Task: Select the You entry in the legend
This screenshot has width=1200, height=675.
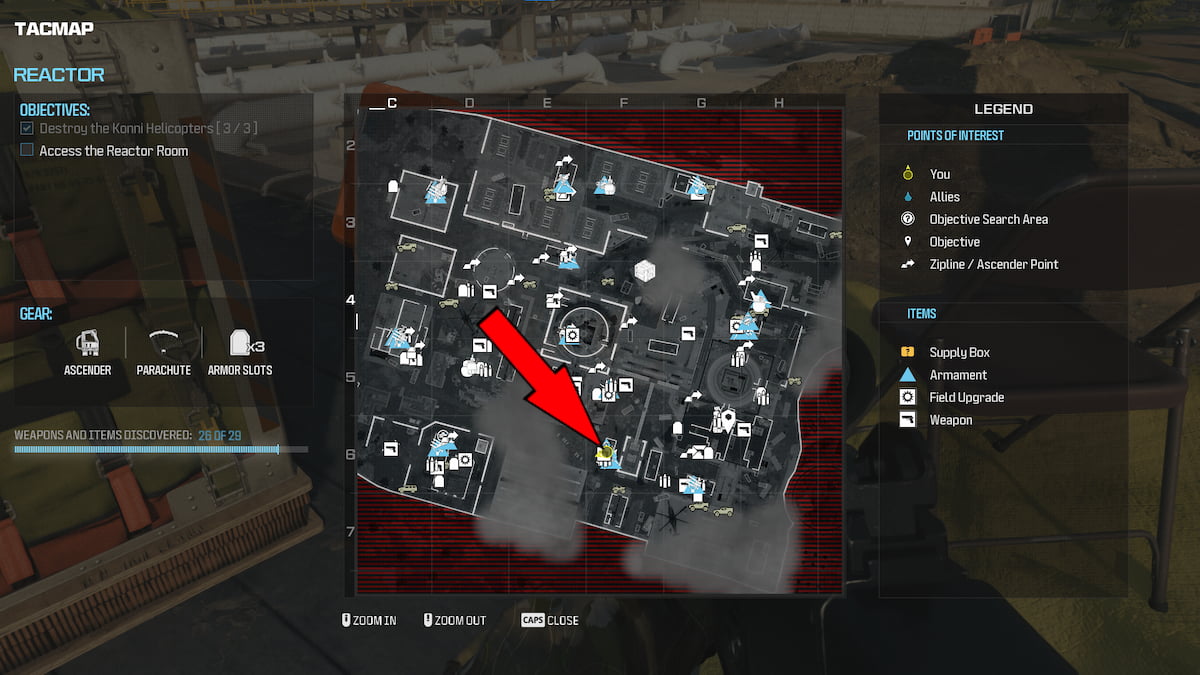Action: coord(939,174)
